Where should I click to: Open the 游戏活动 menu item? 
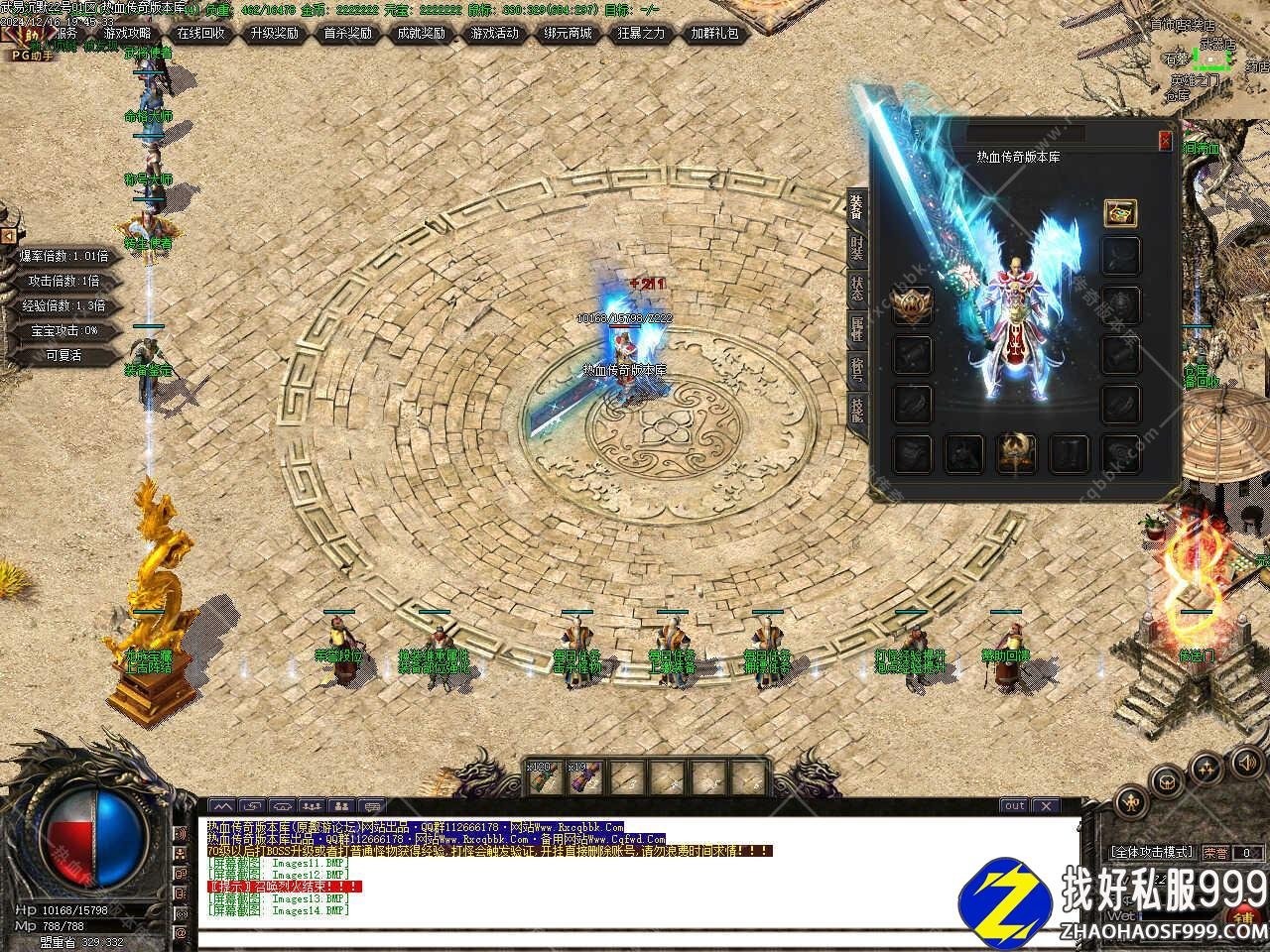(495, 33)
